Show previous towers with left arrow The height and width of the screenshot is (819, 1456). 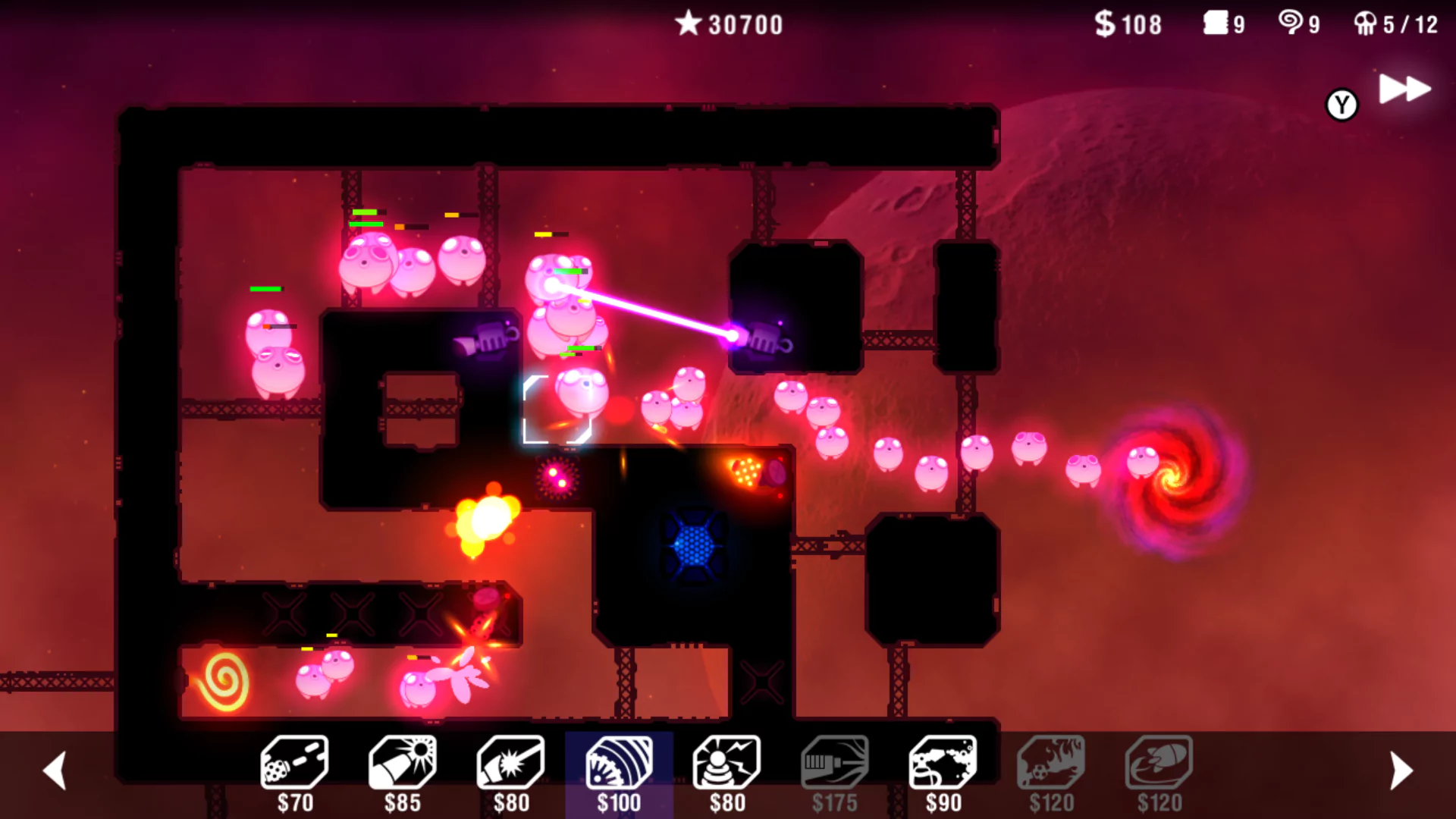click(55, 770)
